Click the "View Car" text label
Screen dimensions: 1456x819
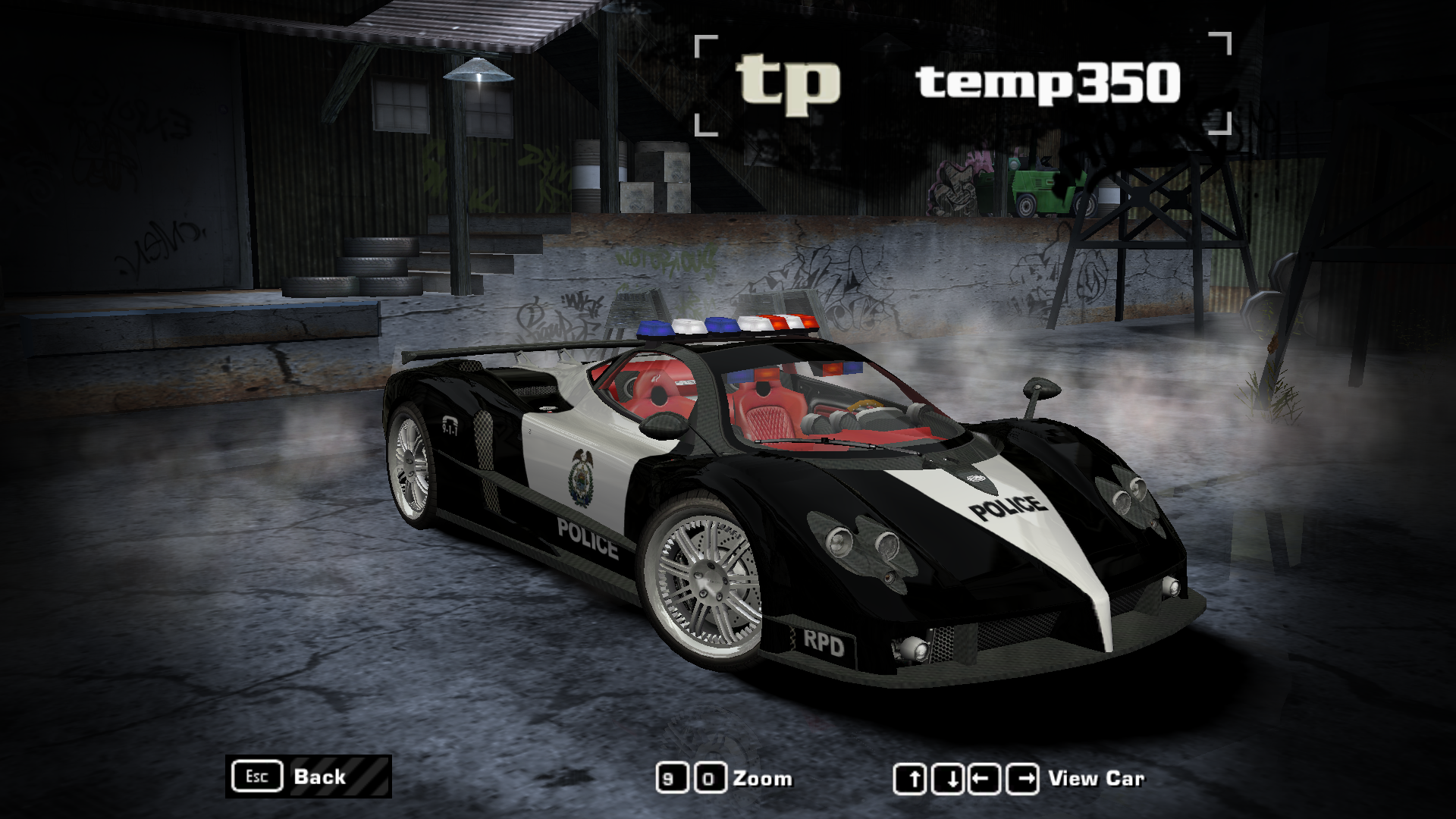tap(1097, 778)
